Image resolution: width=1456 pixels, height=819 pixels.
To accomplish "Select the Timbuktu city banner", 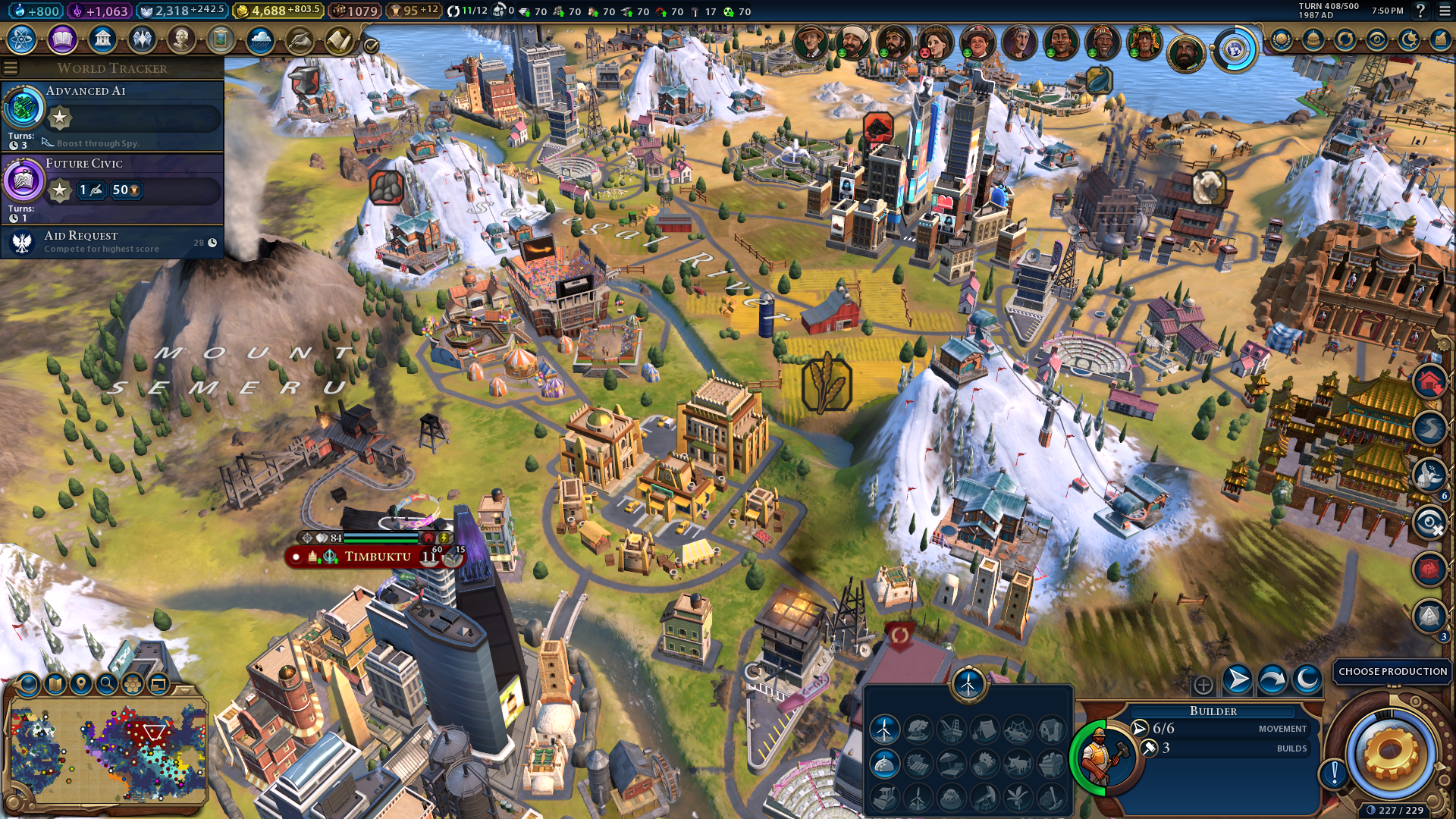I will [377, 557].
